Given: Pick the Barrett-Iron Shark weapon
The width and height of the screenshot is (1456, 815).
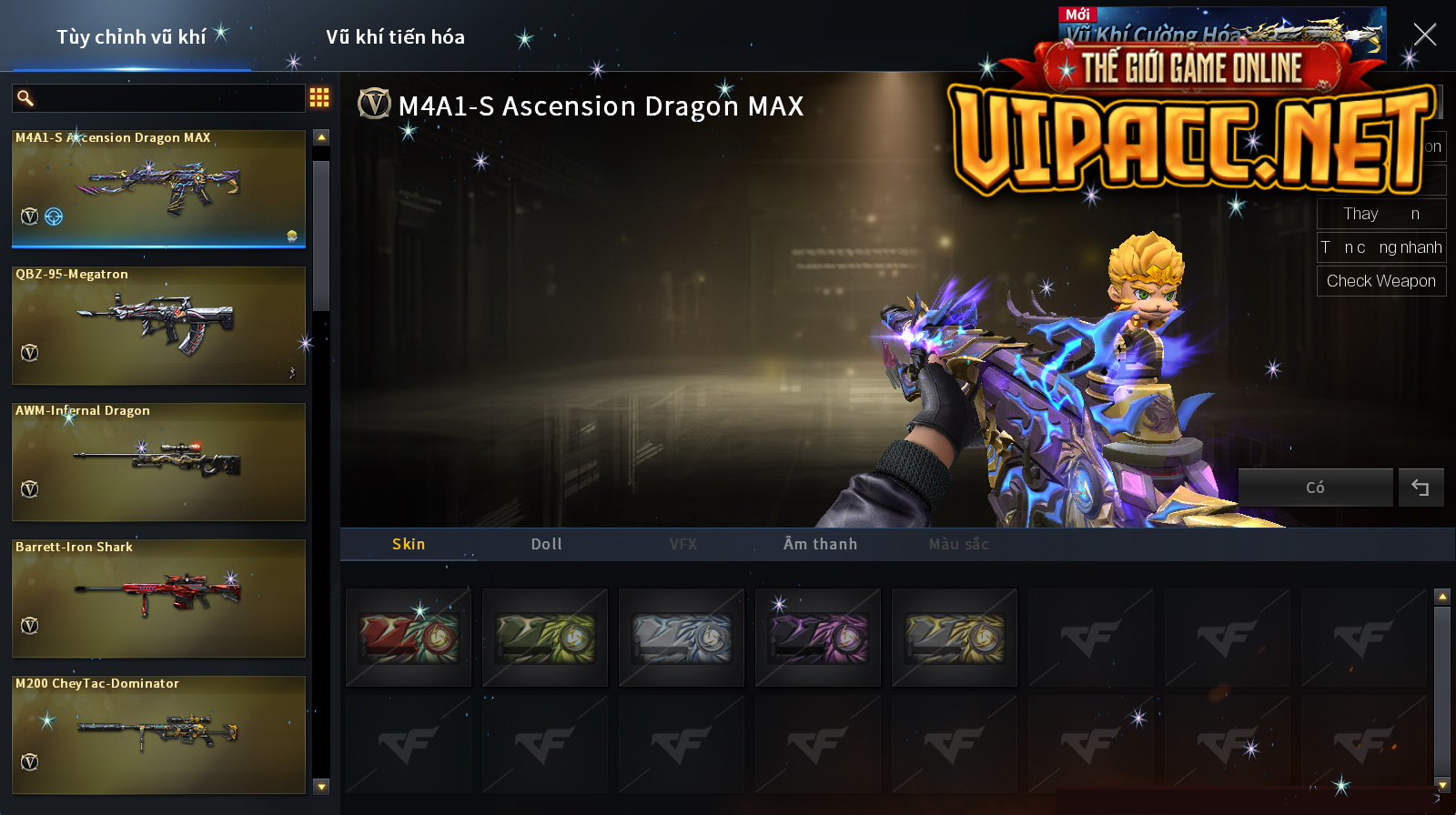Looking at the screenshot, I should click(158, 598).
